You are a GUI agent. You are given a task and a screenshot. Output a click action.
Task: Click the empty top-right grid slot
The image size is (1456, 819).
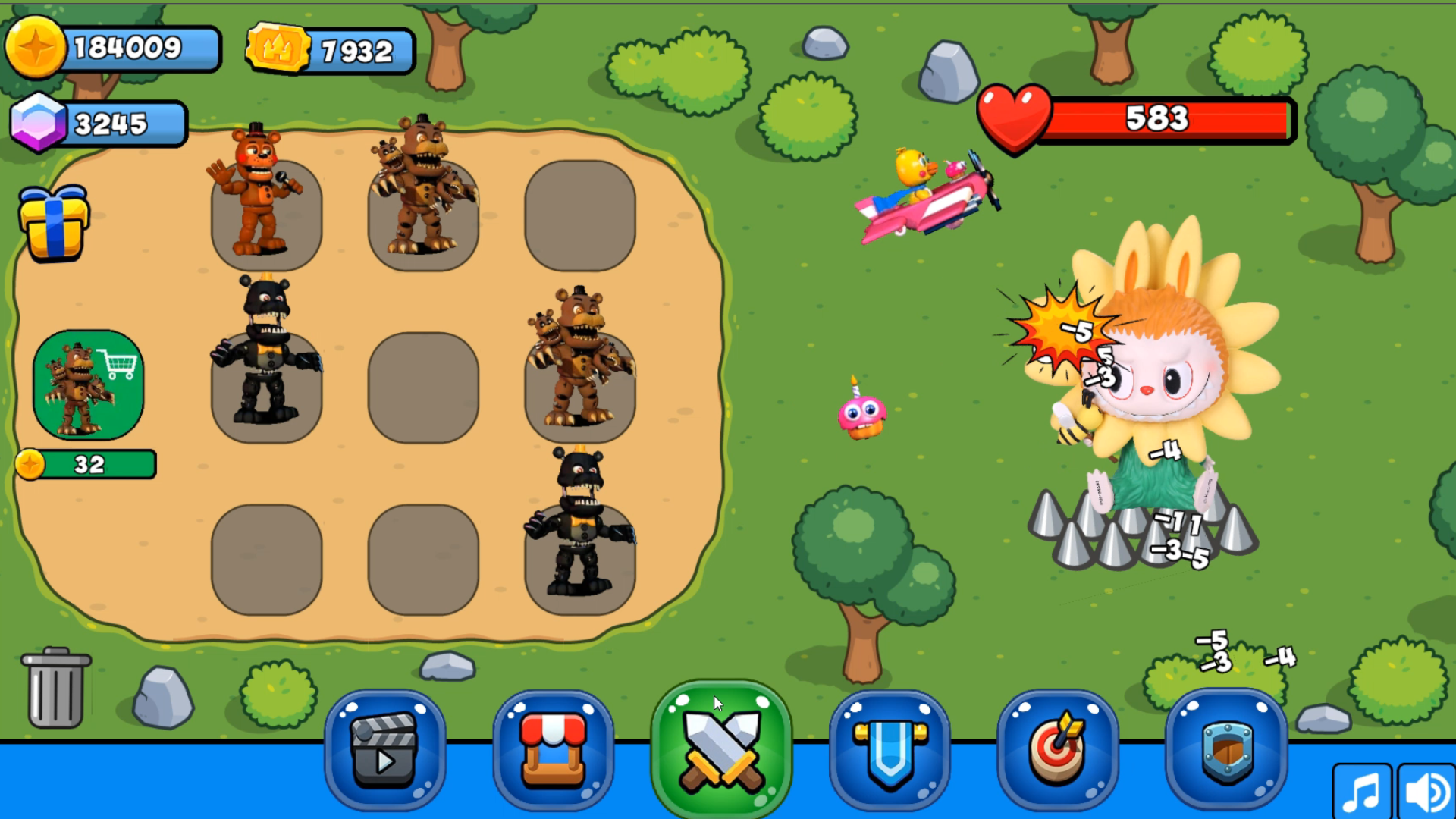pyautogui.click(x=580, y=216)
